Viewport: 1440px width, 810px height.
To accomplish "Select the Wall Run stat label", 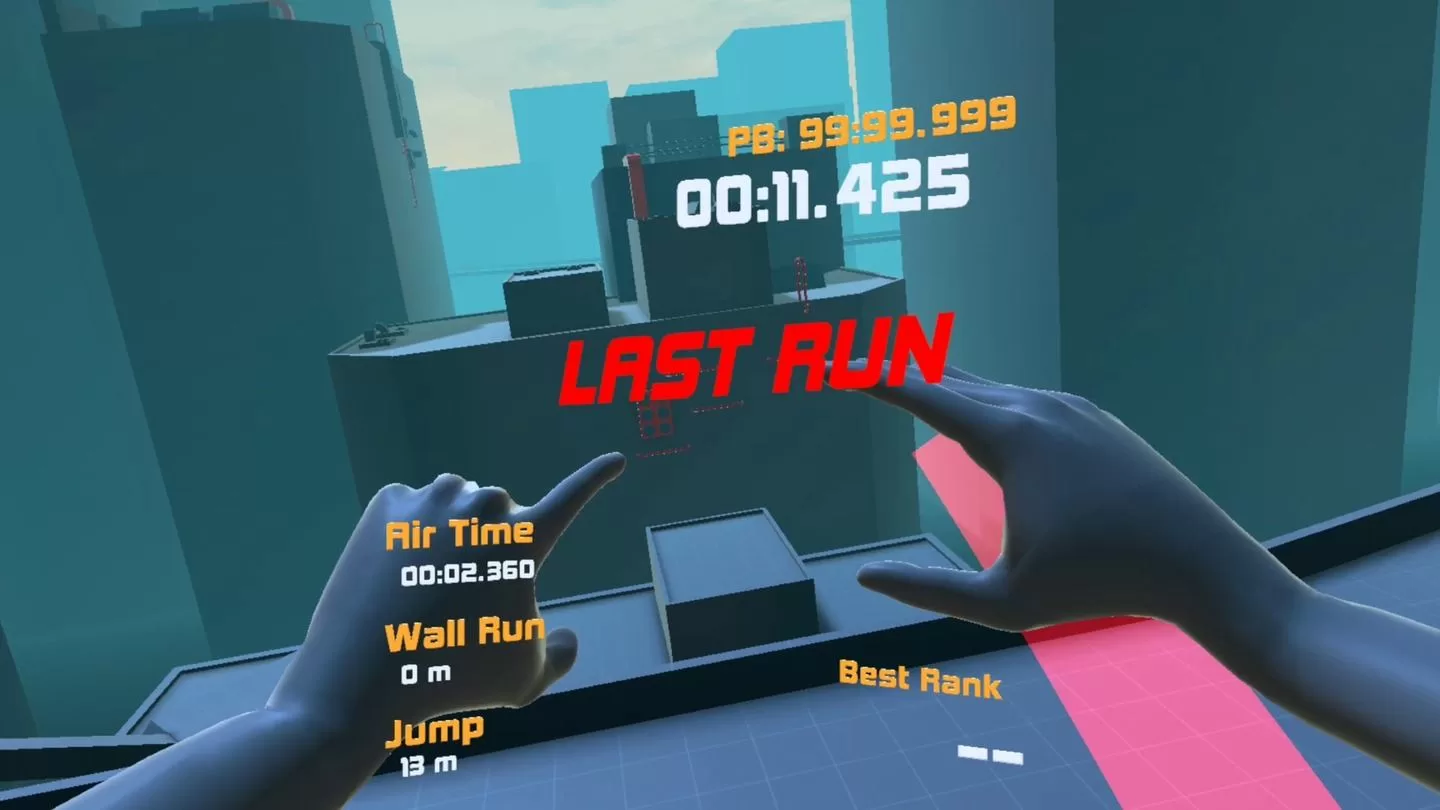I will [x=465, y=631].
